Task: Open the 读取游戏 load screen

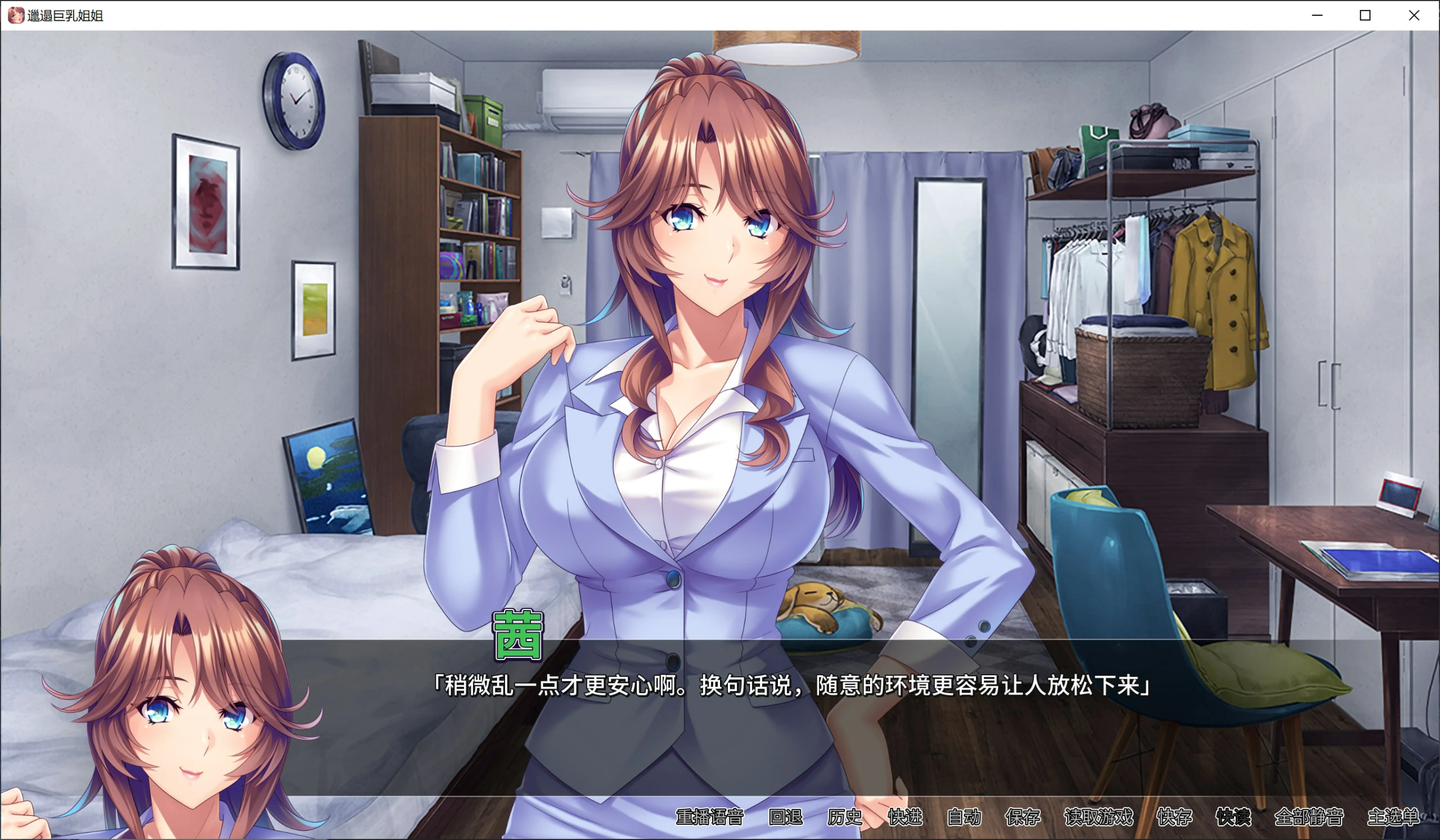Action: 1100,817
